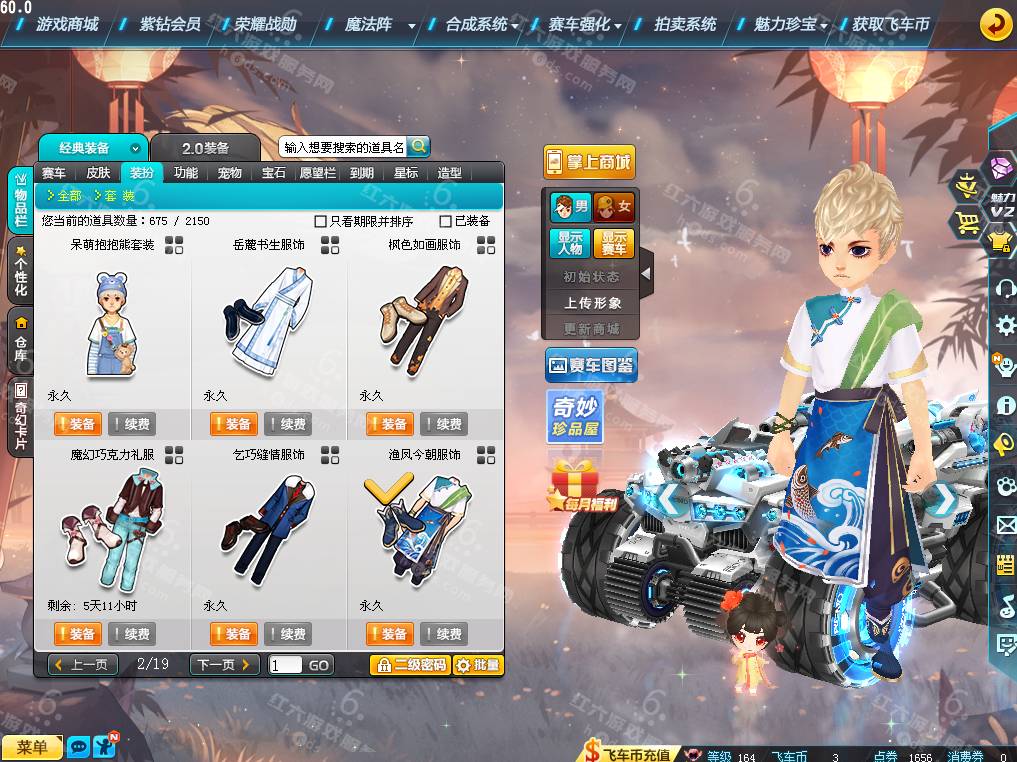Click the 批量 batch button

478,665
